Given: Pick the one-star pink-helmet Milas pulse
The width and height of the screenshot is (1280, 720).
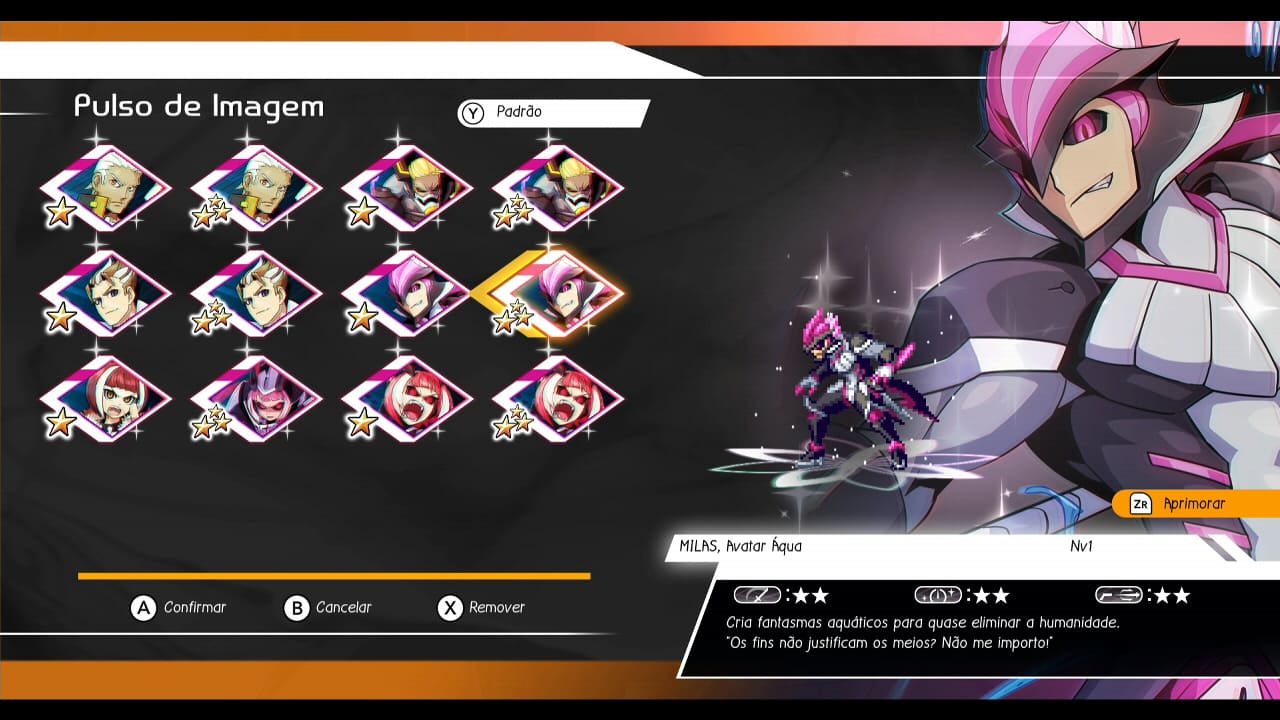Looking at the screenshot, I should tap(408, 294).
